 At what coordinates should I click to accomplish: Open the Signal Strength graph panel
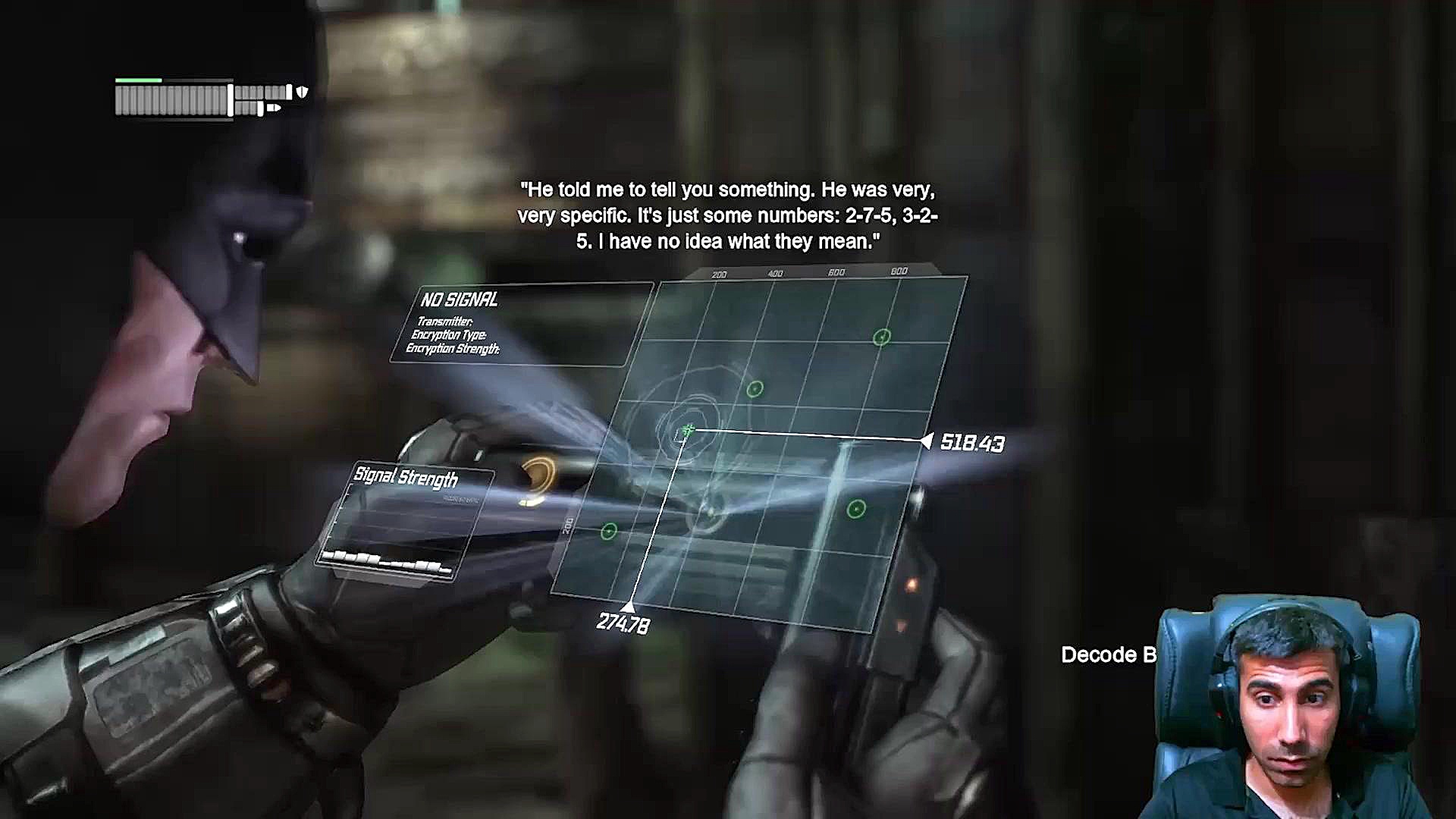(406, 525)
